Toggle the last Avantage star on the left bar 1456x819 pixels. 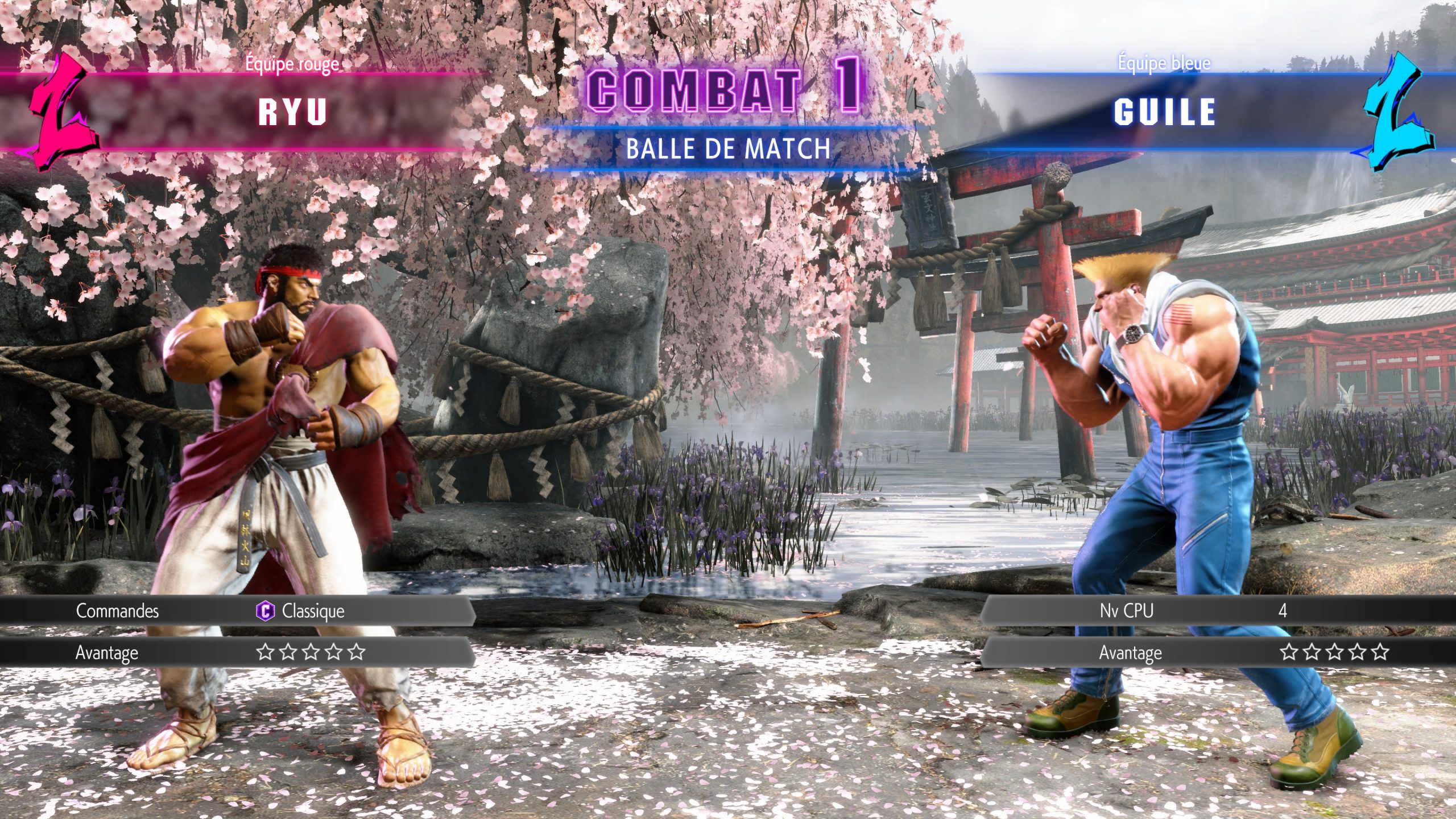pos(357,652)
